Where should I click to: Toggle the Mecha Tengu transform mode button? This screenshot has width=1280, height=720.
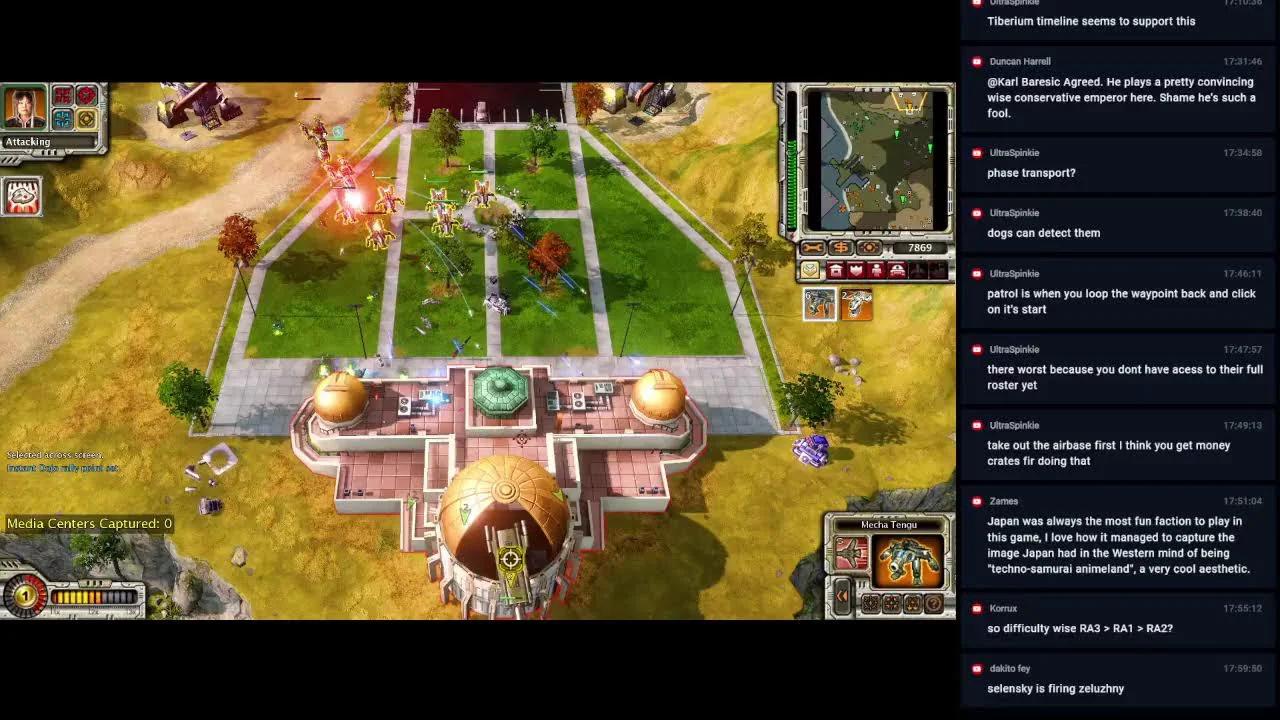(x=851, y=552)
